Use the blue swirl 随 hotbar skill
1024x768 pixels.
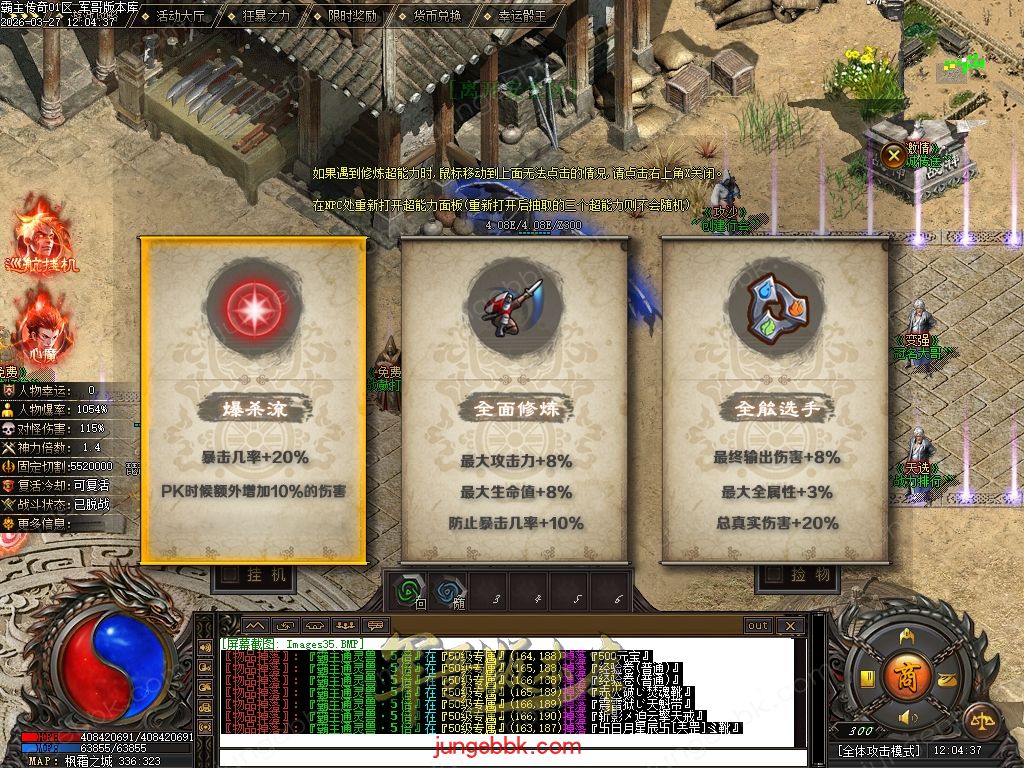447,590
